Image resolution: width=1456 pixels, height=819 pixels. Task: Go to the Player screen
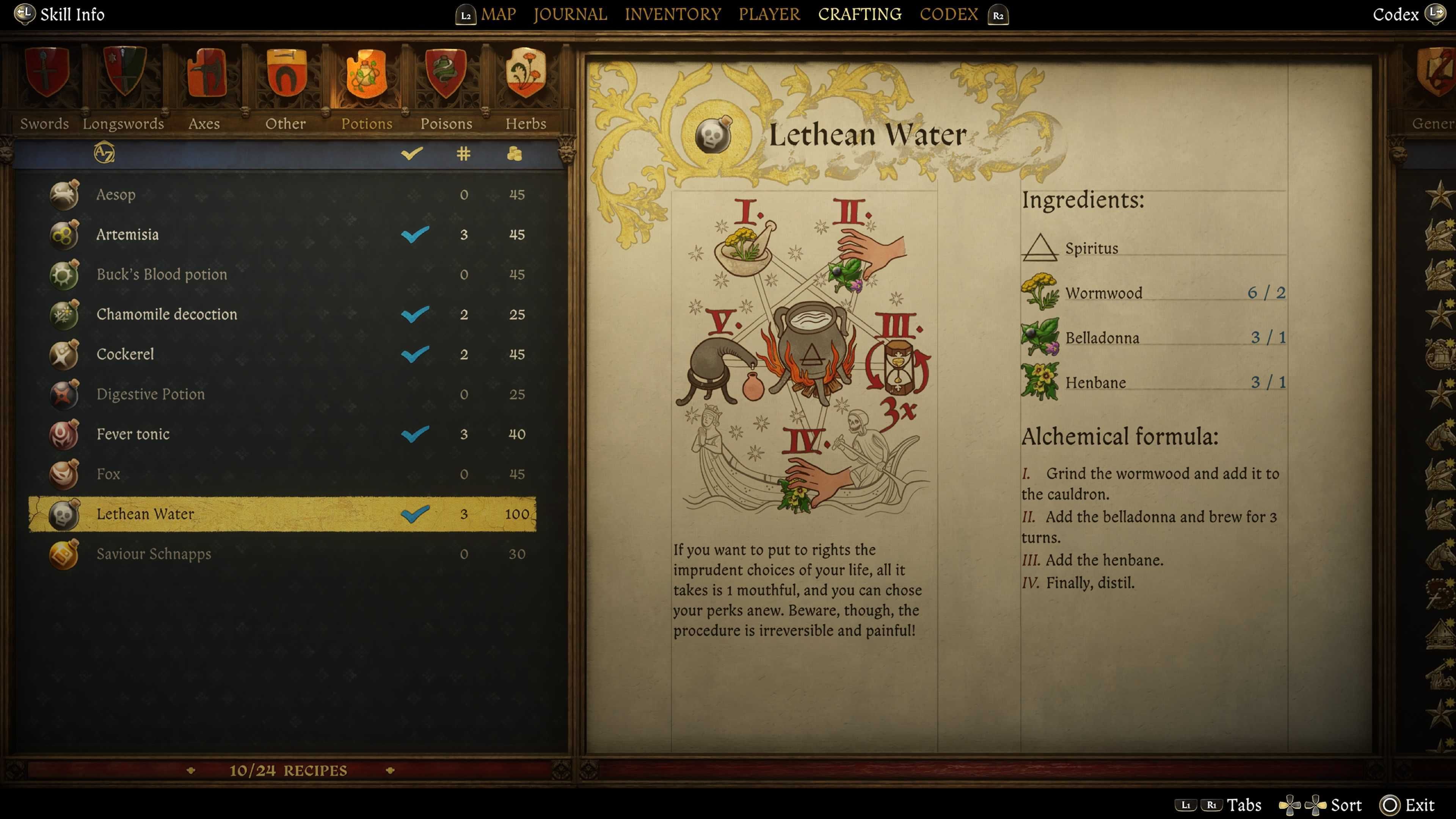click(x=769, y=14)
